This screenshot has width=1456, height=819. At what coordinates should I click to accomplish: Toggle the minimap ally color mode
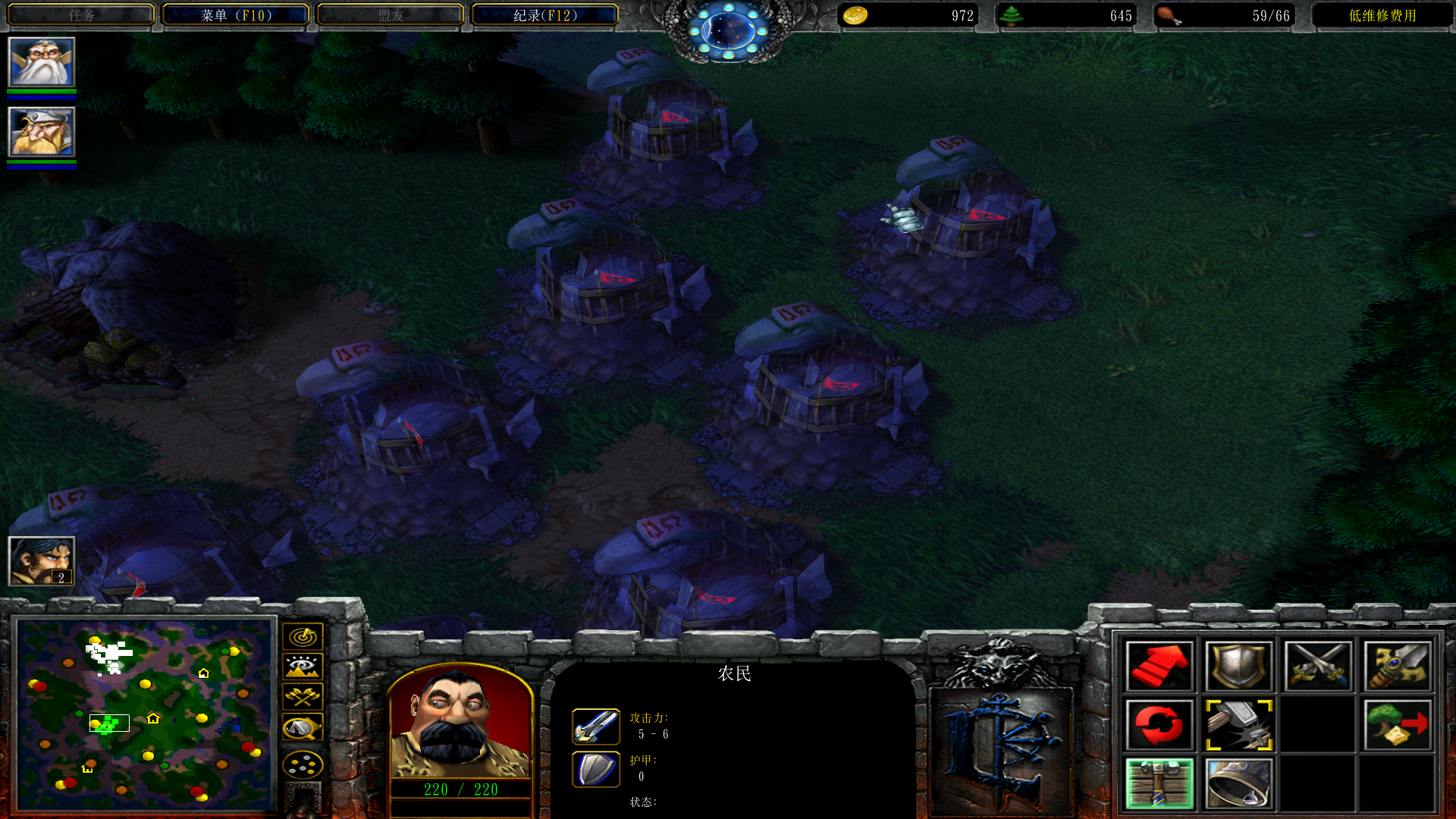click(x=303, y=697)
